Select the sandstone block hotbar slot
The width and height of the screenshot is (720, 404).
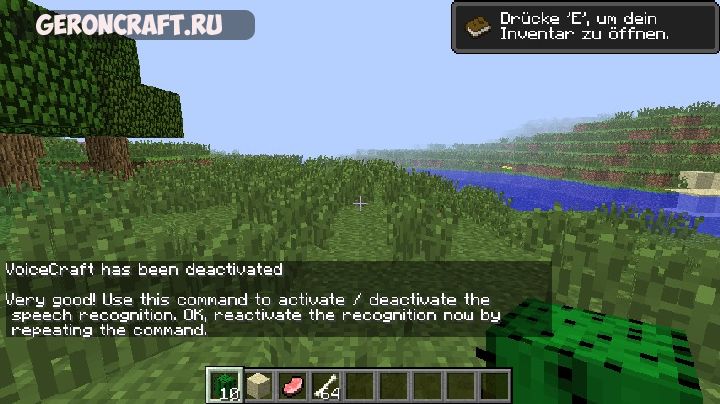[258, 385]
